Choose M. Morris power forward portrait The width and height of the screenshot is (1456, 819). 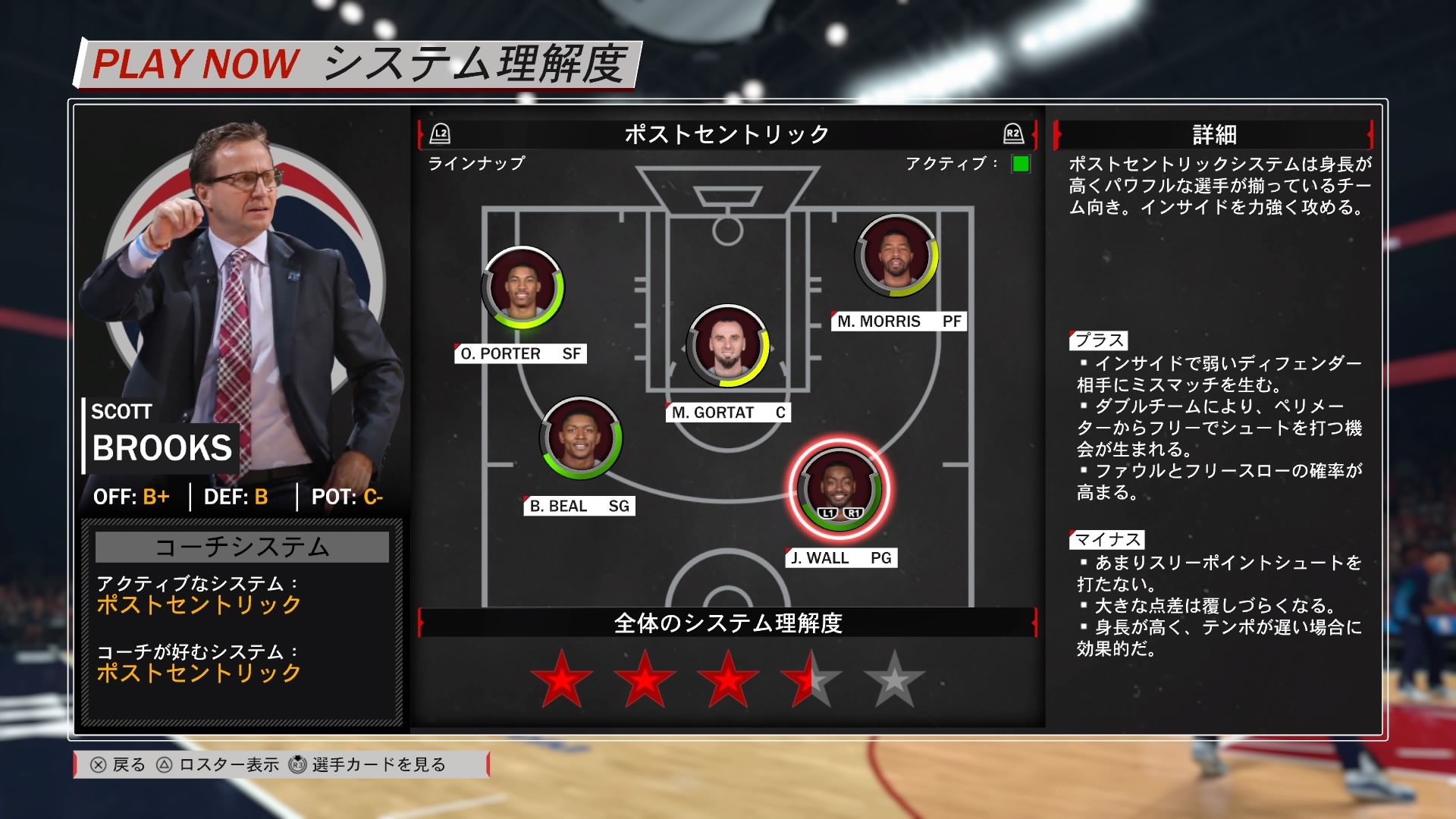896,256
